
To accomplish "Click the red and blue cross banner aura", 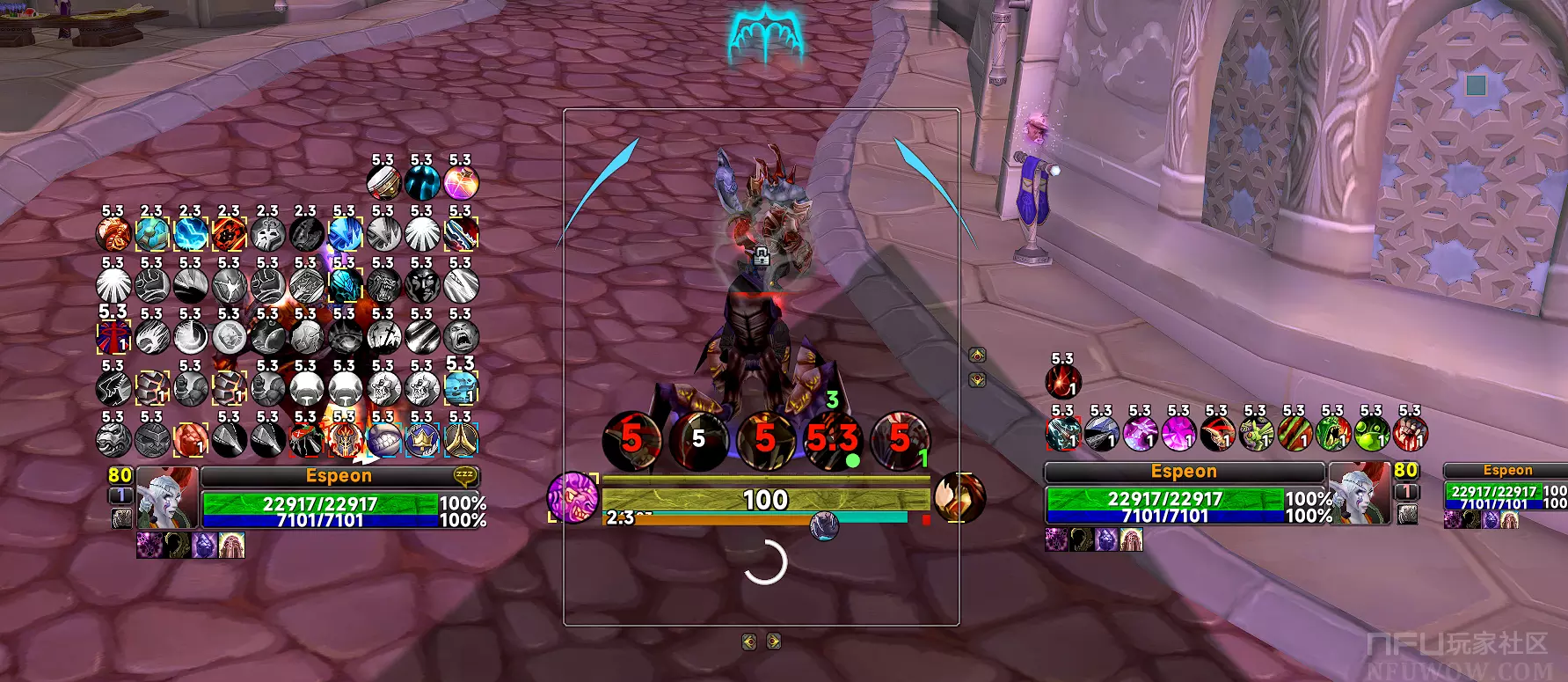I will tap(113, 337).
